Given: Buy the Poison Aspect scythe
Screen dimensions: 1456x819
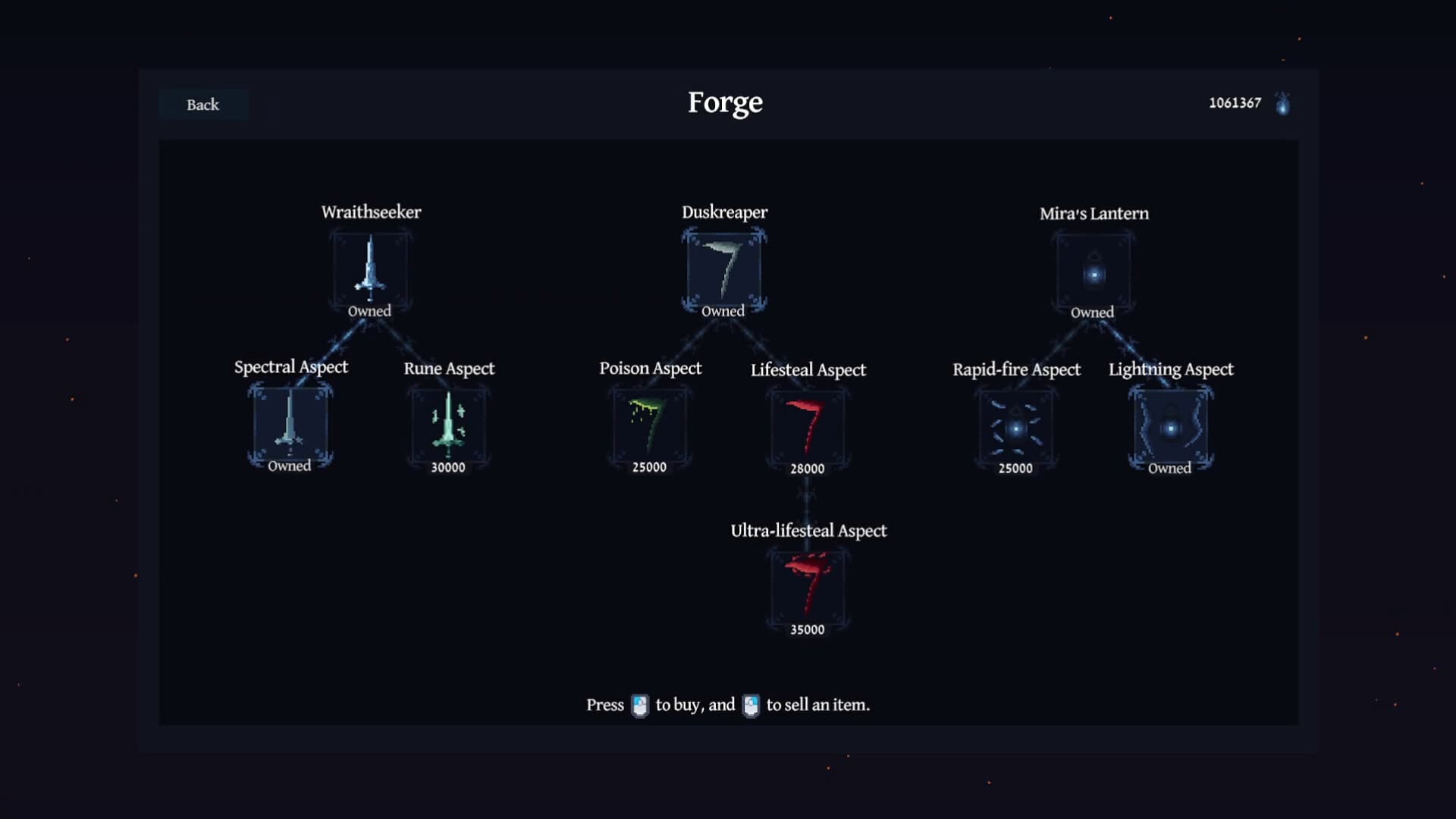Looking at the screenshot, I should click(650, 427).
